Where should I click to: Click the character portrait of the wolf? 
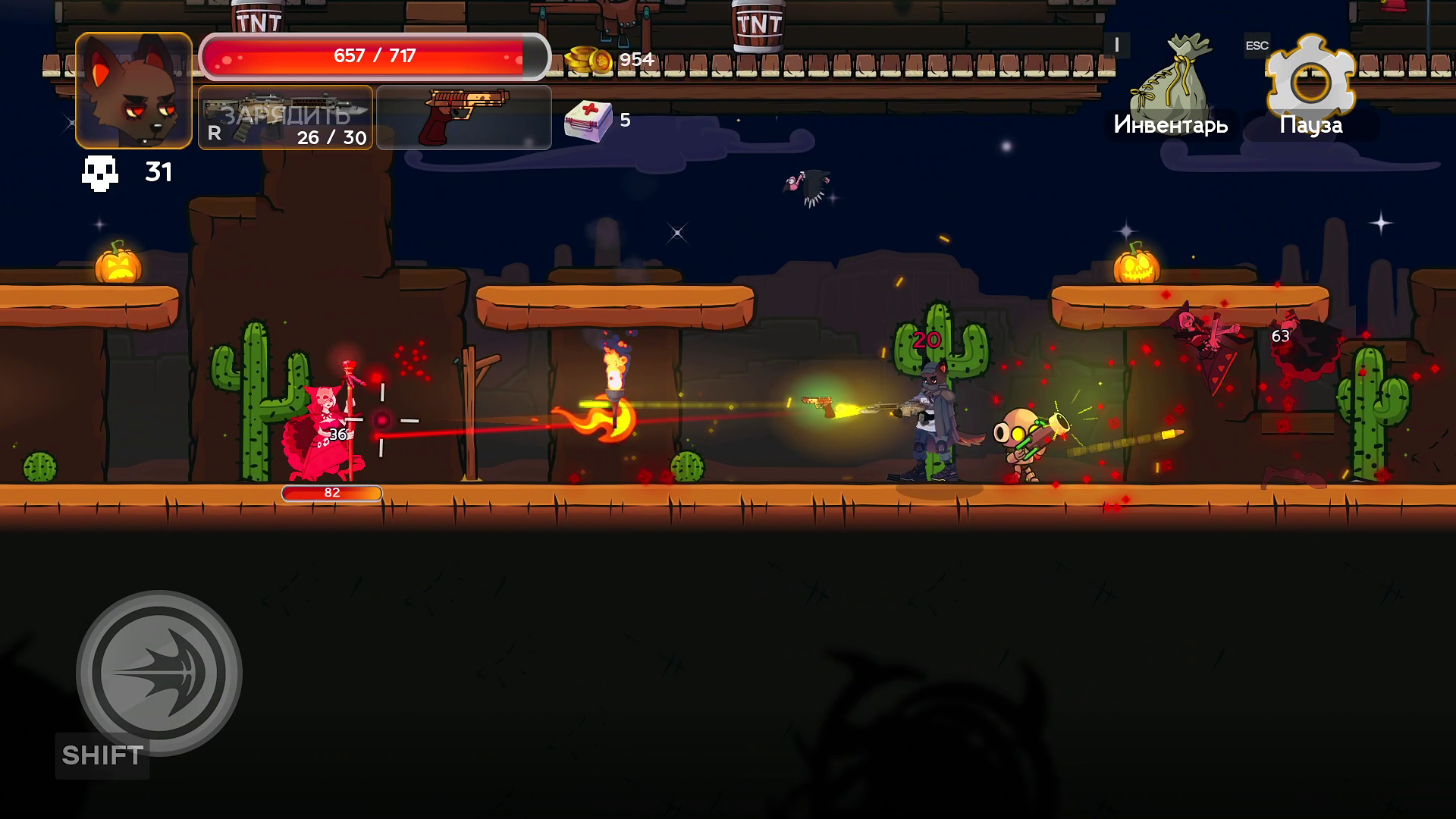point(132,92)
